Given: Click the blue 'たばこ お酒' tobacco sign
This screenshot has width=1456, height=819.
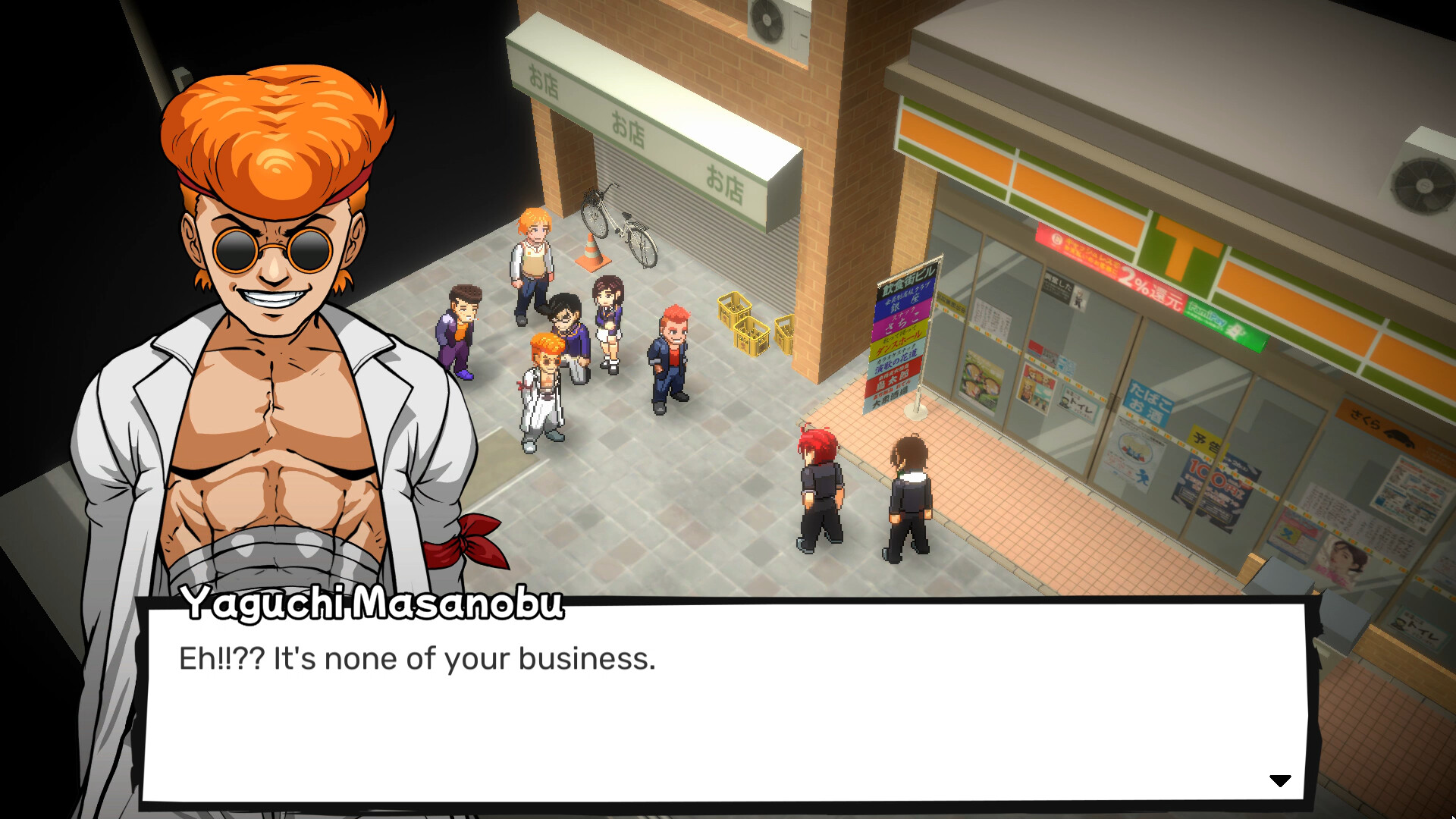Looking at the screenshot, I should click(1148, 403).
